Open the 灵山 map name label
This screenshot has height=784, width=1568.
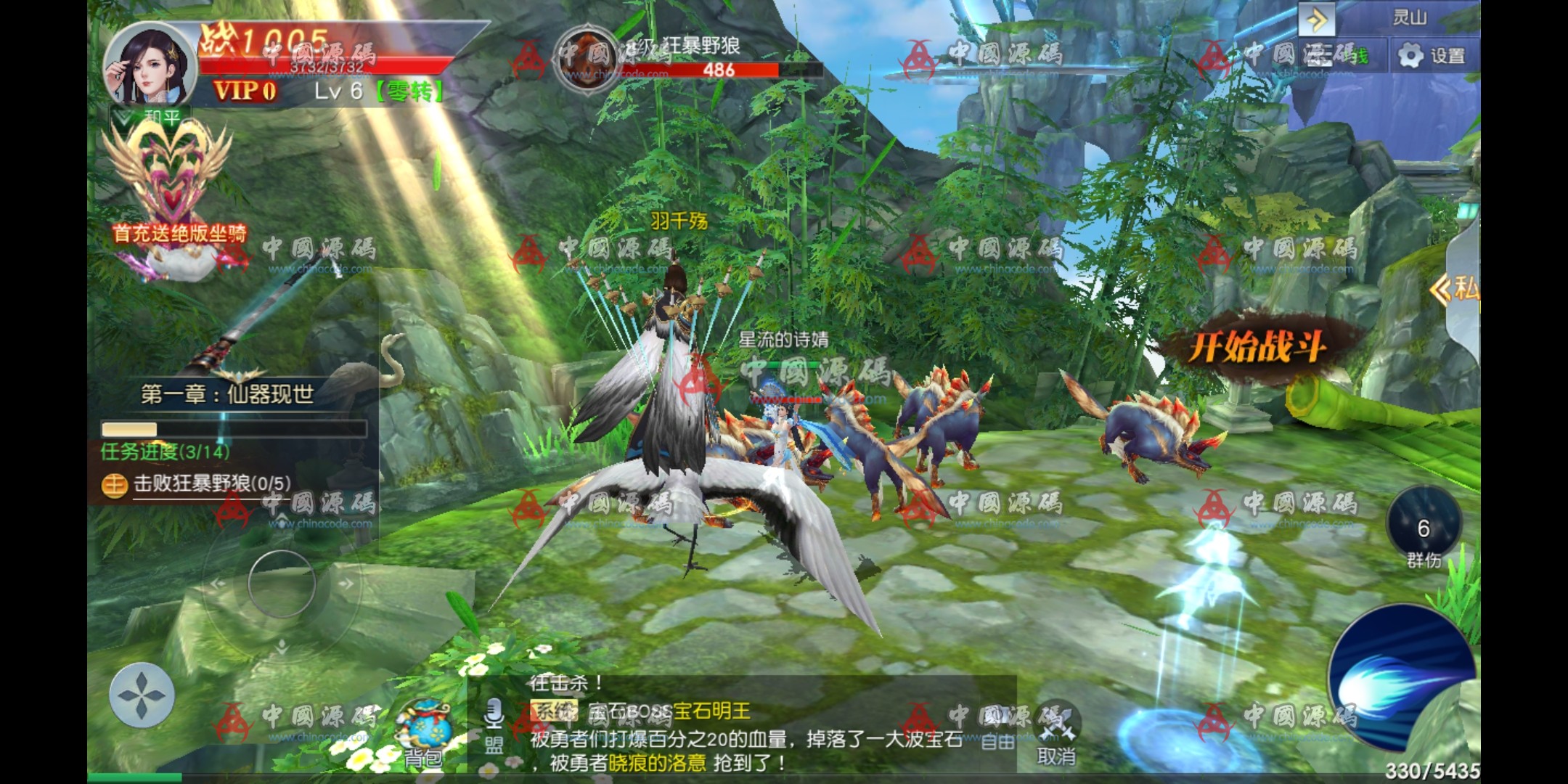(x=1408, y=17)
